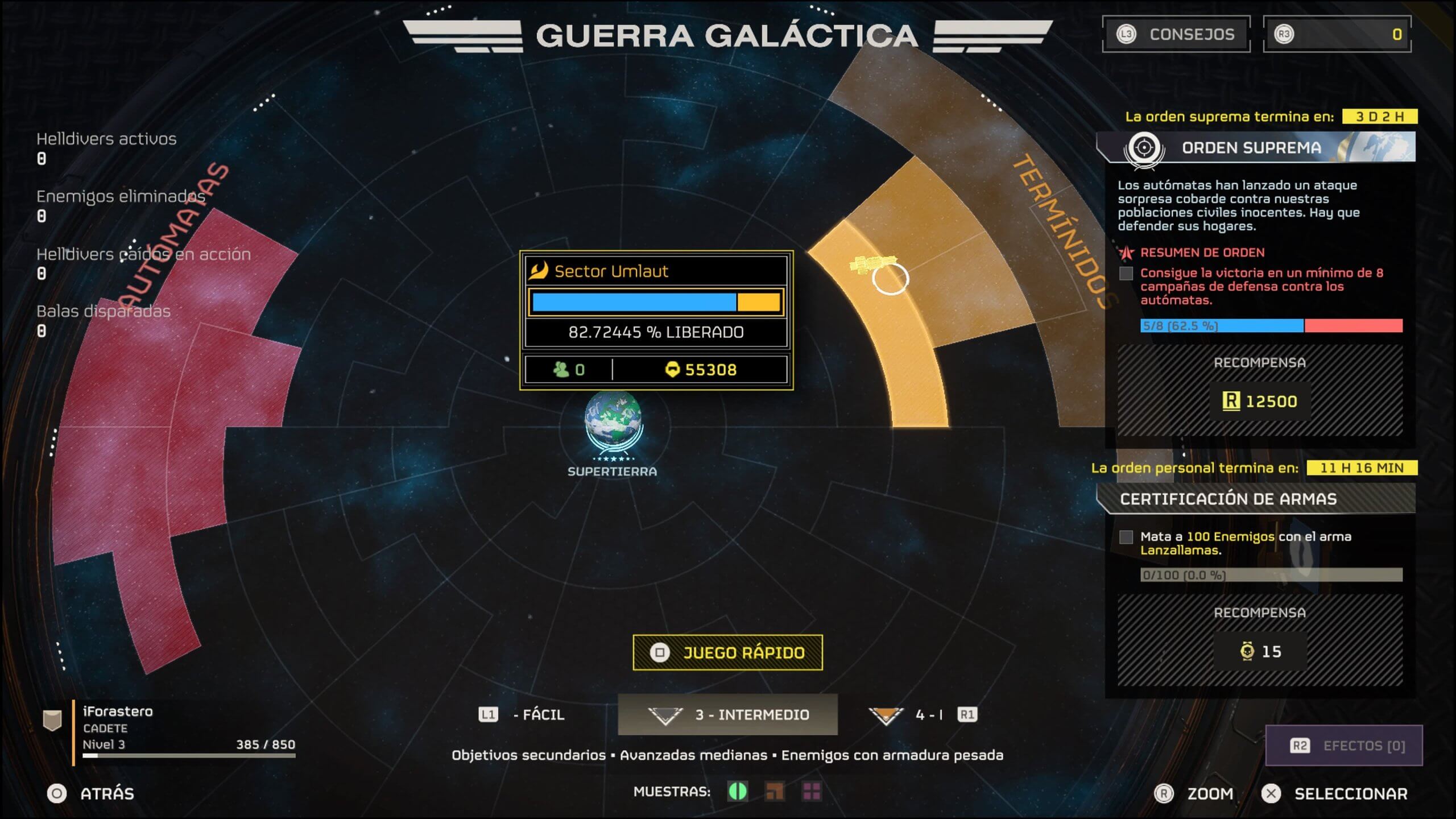The height and width of the screenshot is (819, 1456).
Task: Click the green common sample icon
Action: (738, 791)
